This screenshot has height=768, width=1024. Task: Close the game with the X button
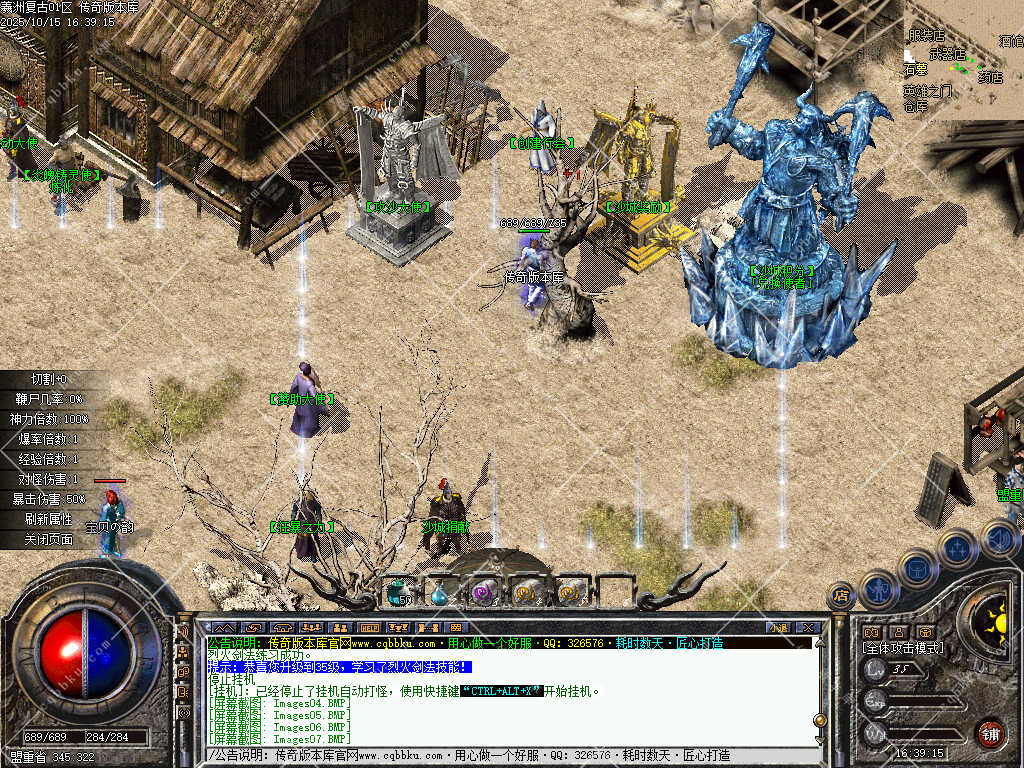coord(807,627)
